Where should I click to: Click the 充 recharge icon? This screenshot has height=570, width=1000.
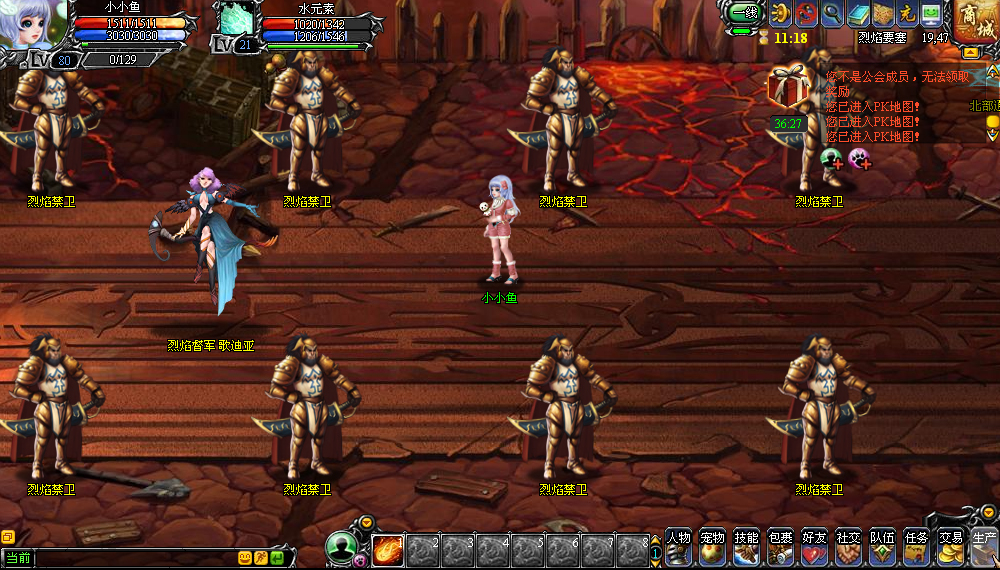coord(907,14)
